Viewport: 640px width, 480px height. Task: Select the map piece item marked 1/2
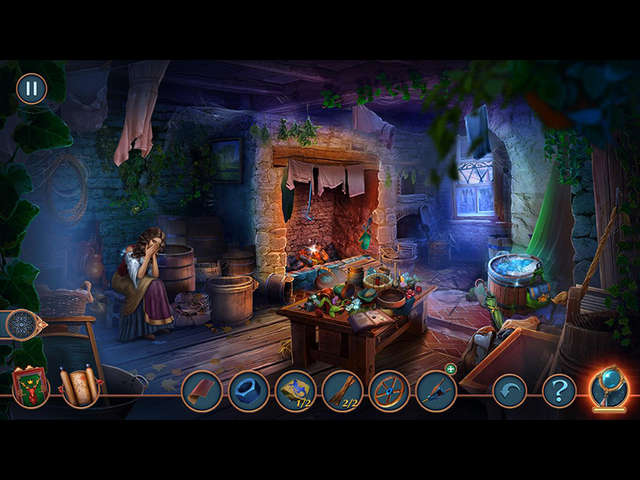coord(296,391)
